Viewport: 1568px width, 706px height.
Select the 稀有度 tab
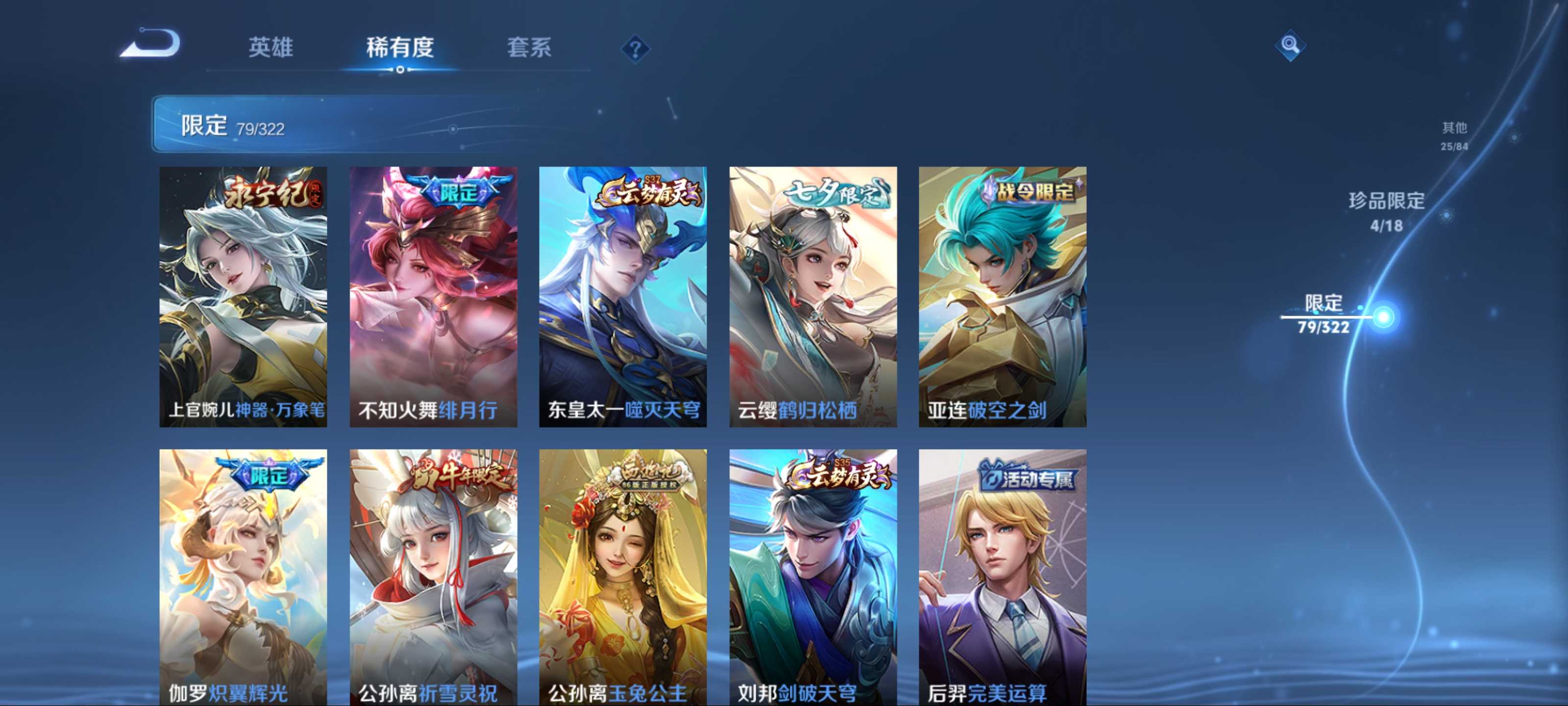(x=400, y=47)
